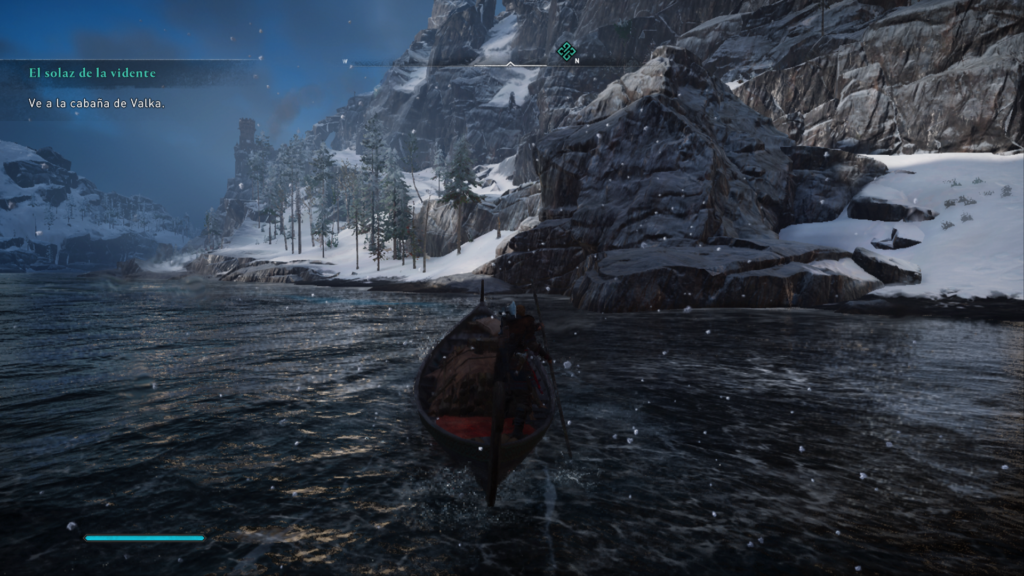
Task: Click the objective text about Valka's hut
Action: pyautogui.click(x=96, y=103)
